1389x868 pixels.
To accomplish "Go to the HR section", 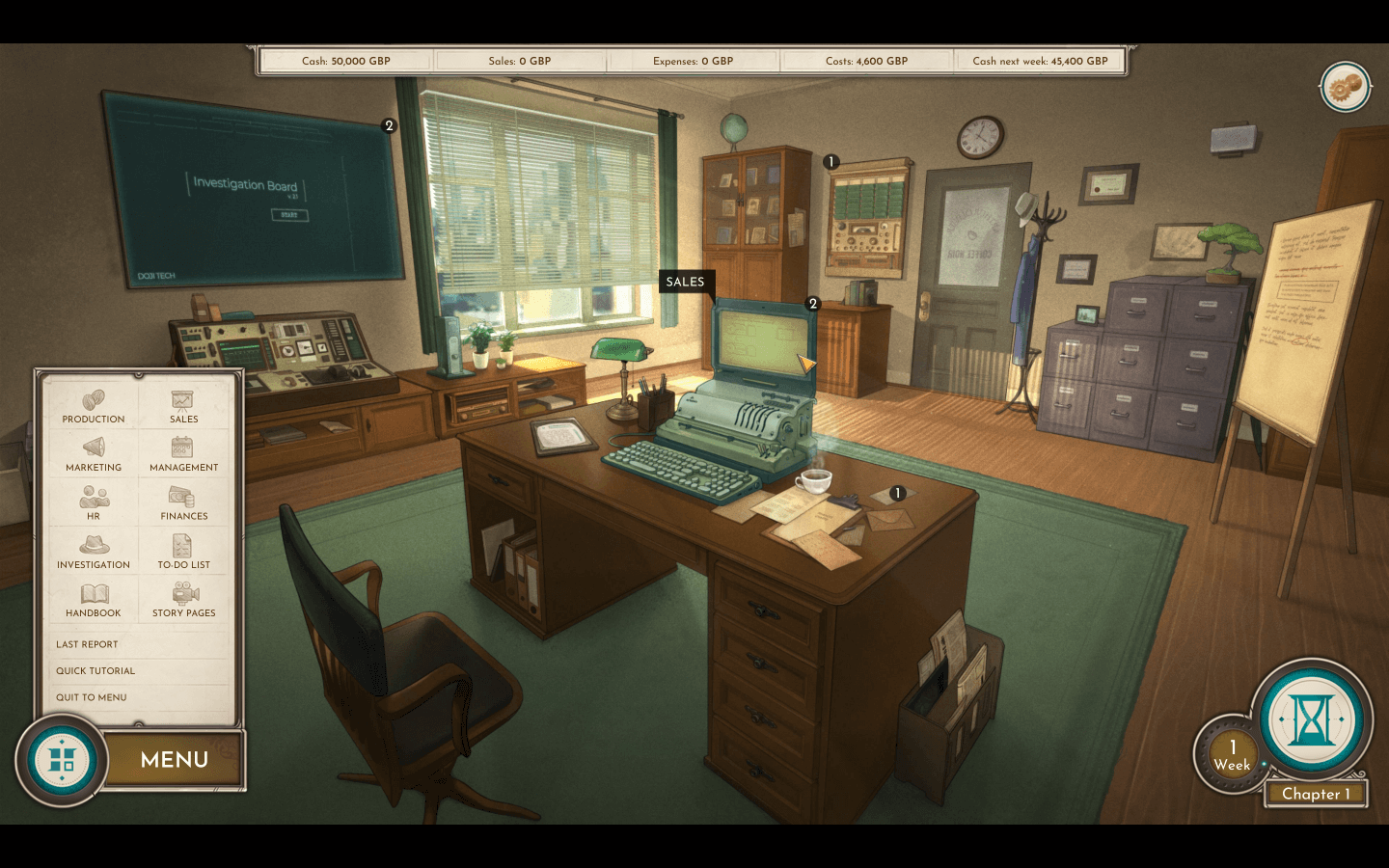I will (94, 503).
